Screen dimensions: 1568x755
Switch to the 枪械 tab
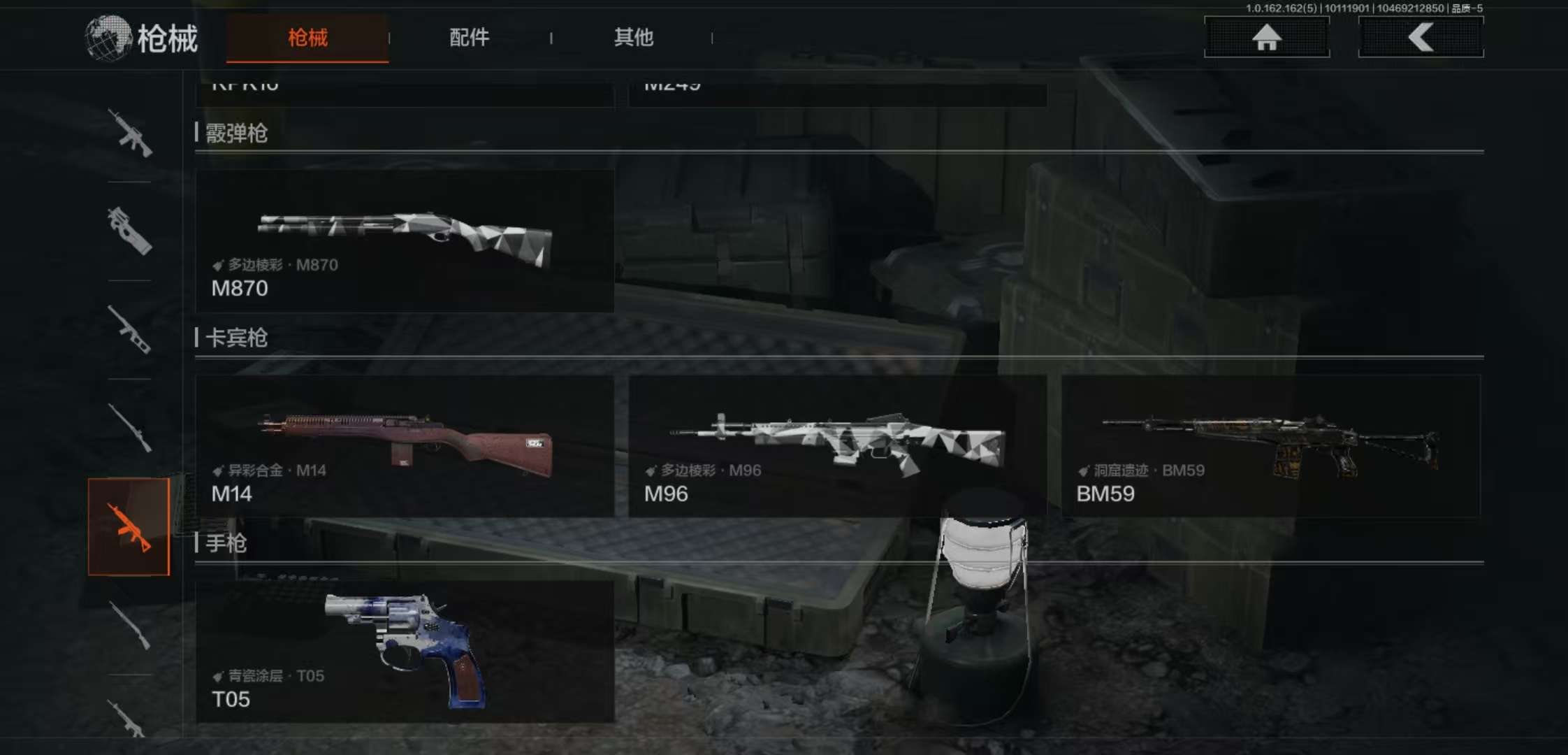coord(307,38)
